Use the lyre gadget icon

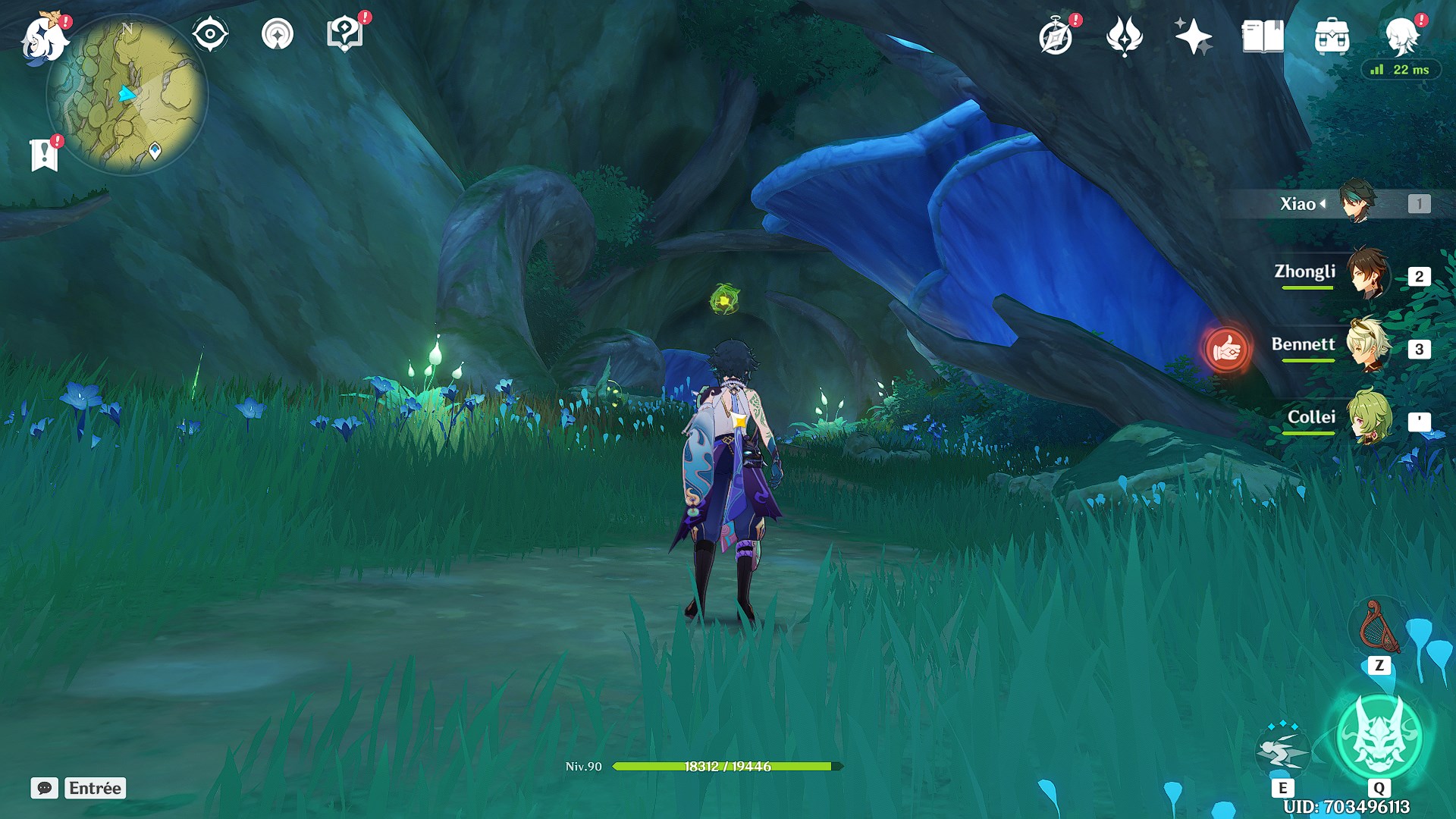click(x=1379, y=628)
